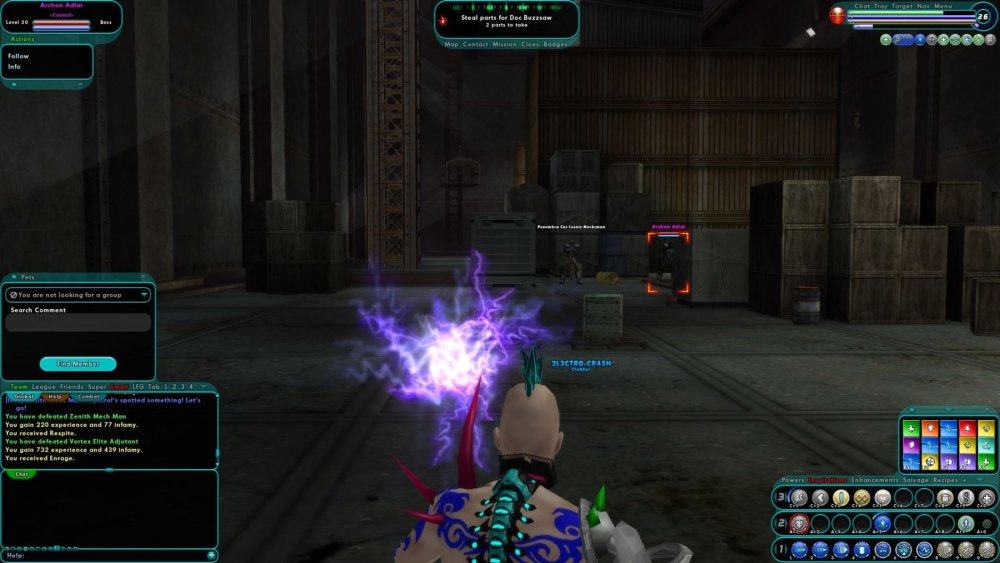The width and height of the screenshot is (1000, 563).
Task: Open the Map from the nav bar
Action: tap(452, 44)
